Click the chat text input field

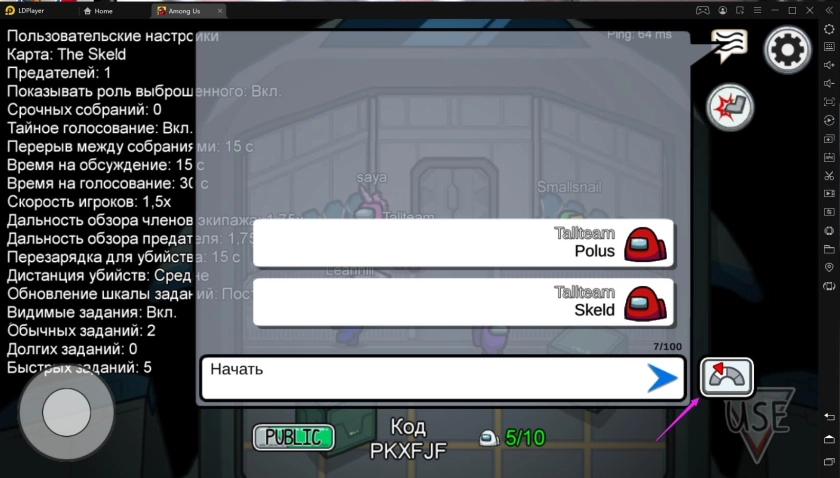tap(420, 378)
